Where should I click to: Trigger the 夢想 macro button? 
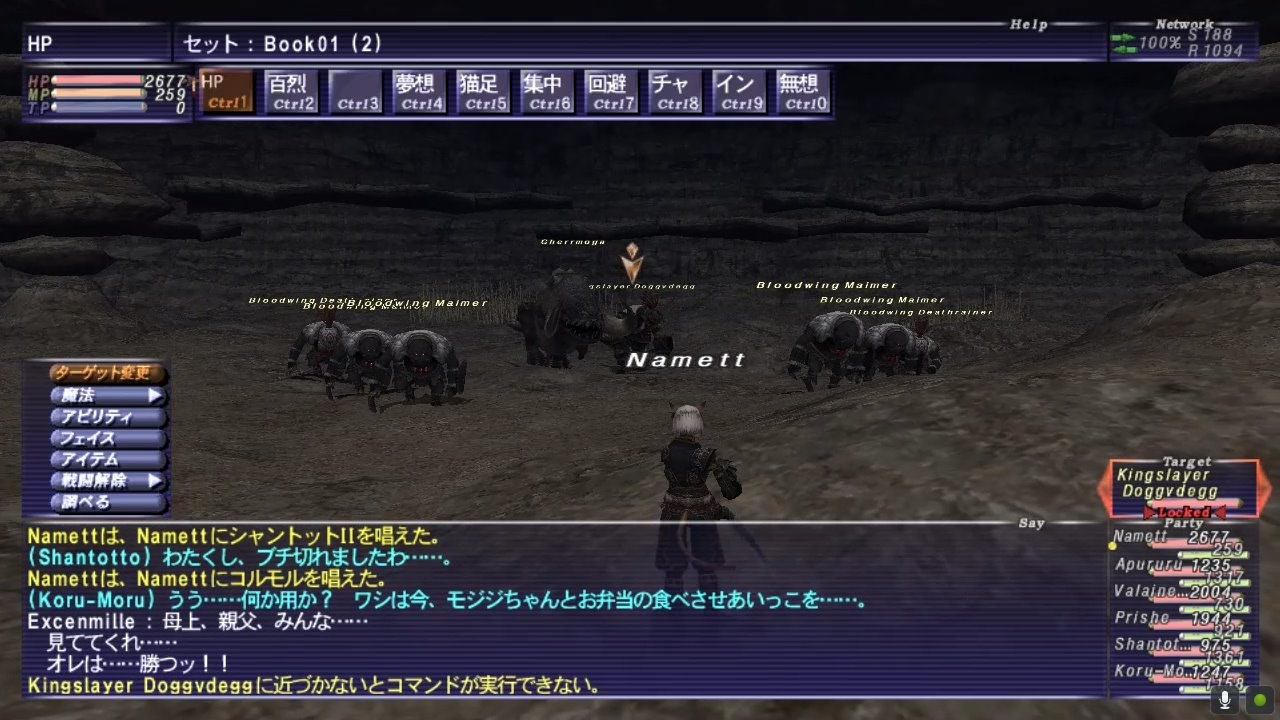pos(418,88)
